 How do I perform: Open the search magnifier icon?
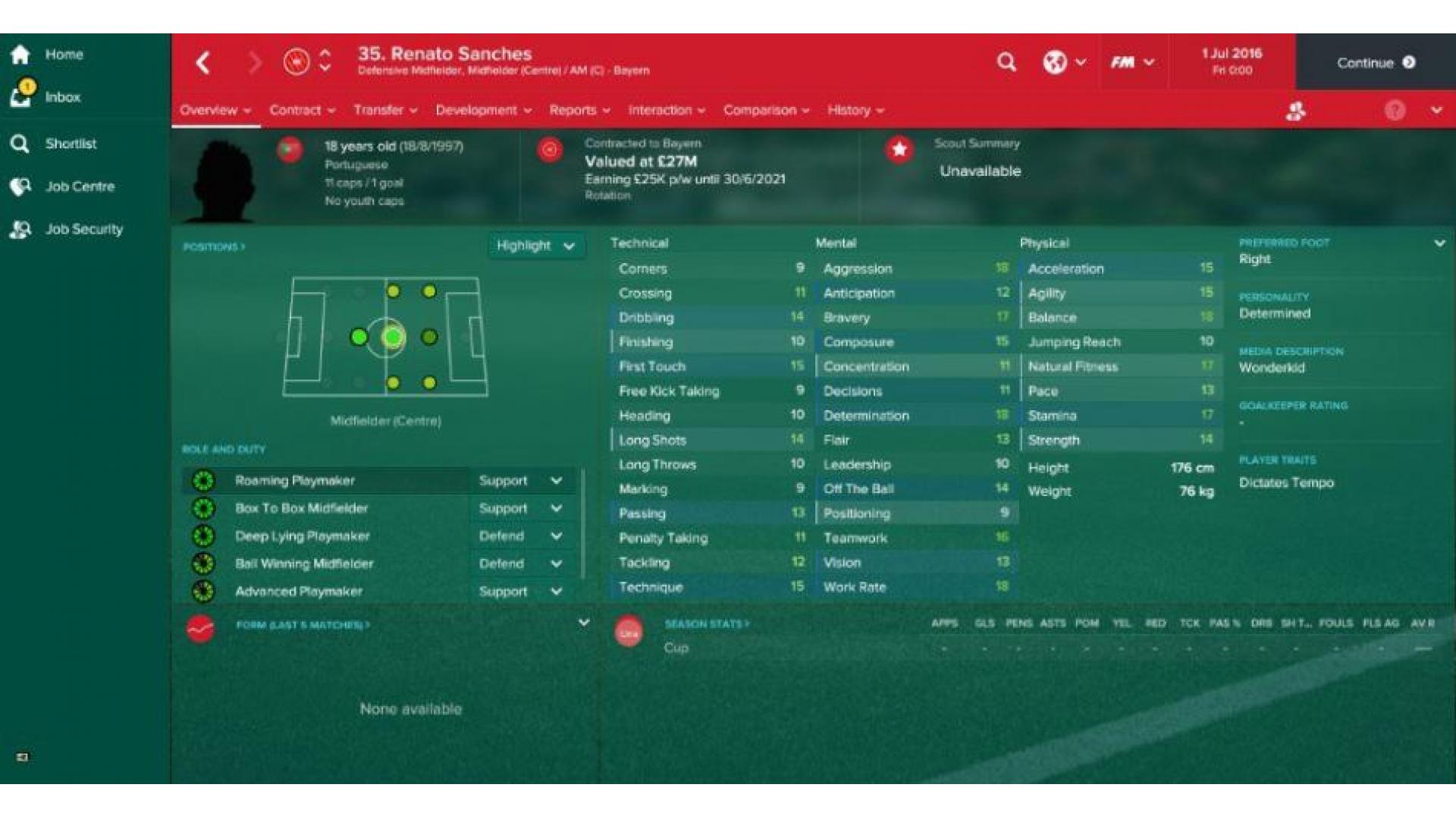1006,62
